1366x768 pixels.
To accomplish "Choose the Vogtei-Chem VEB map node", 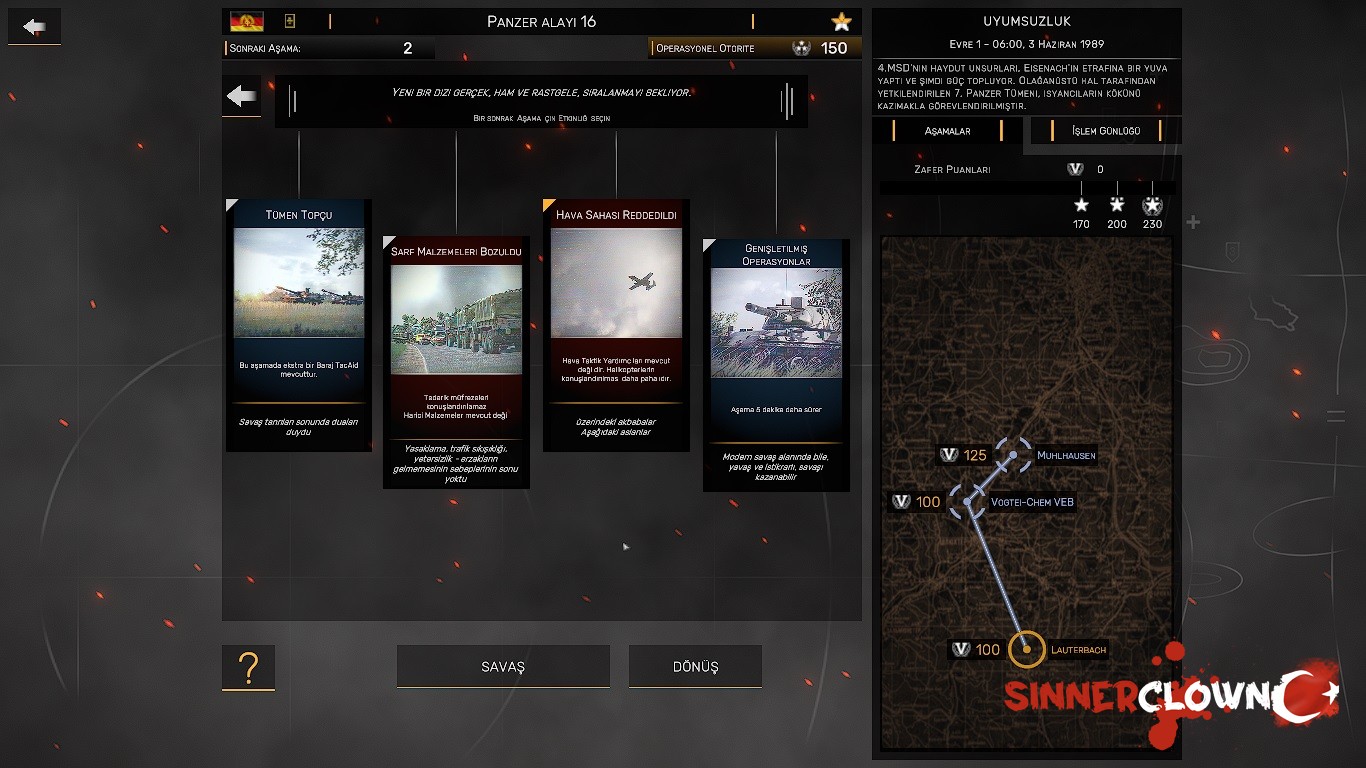I will click(x=968, y=501).
